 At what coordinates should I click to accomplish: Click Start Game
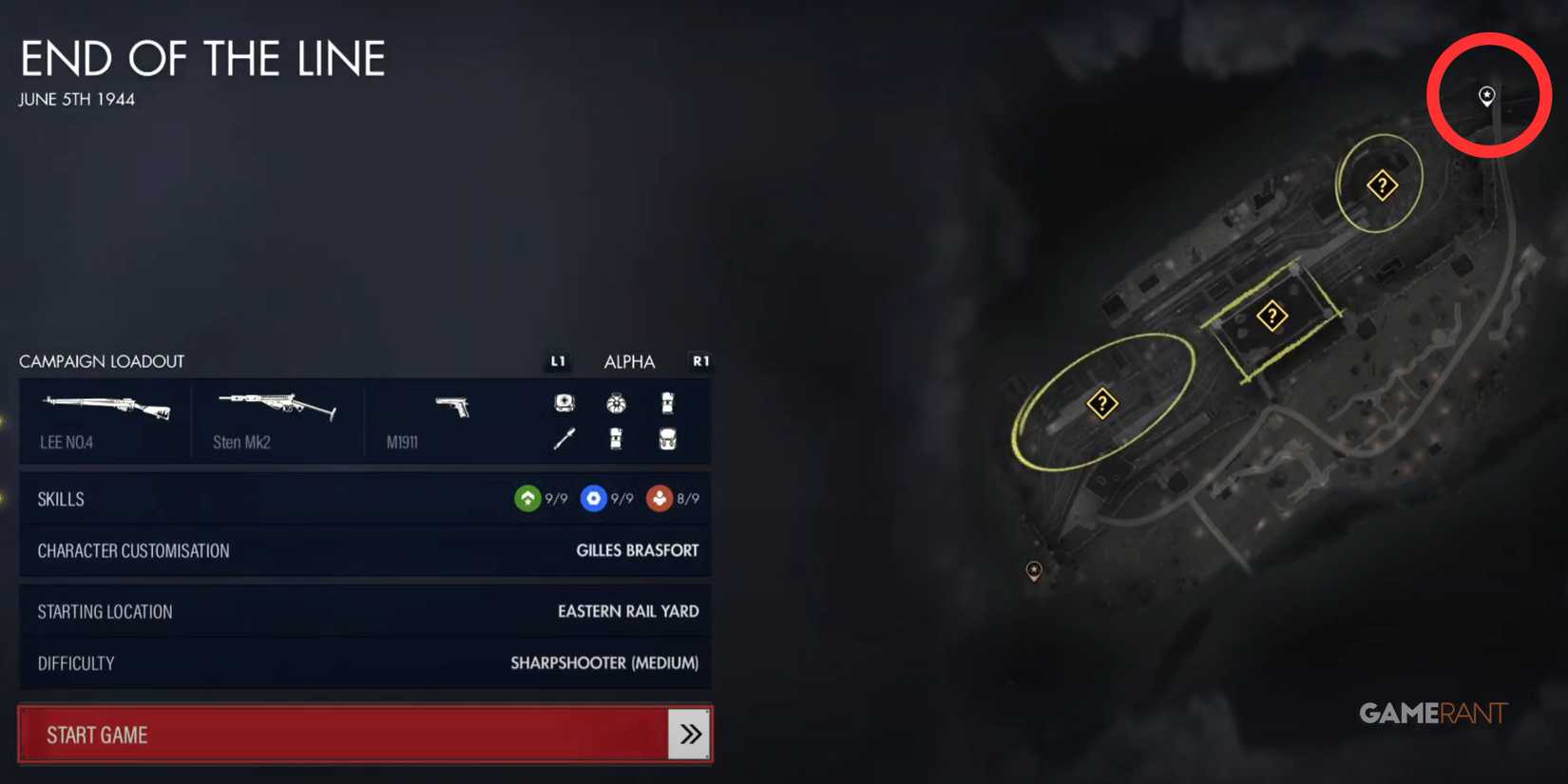366,734
